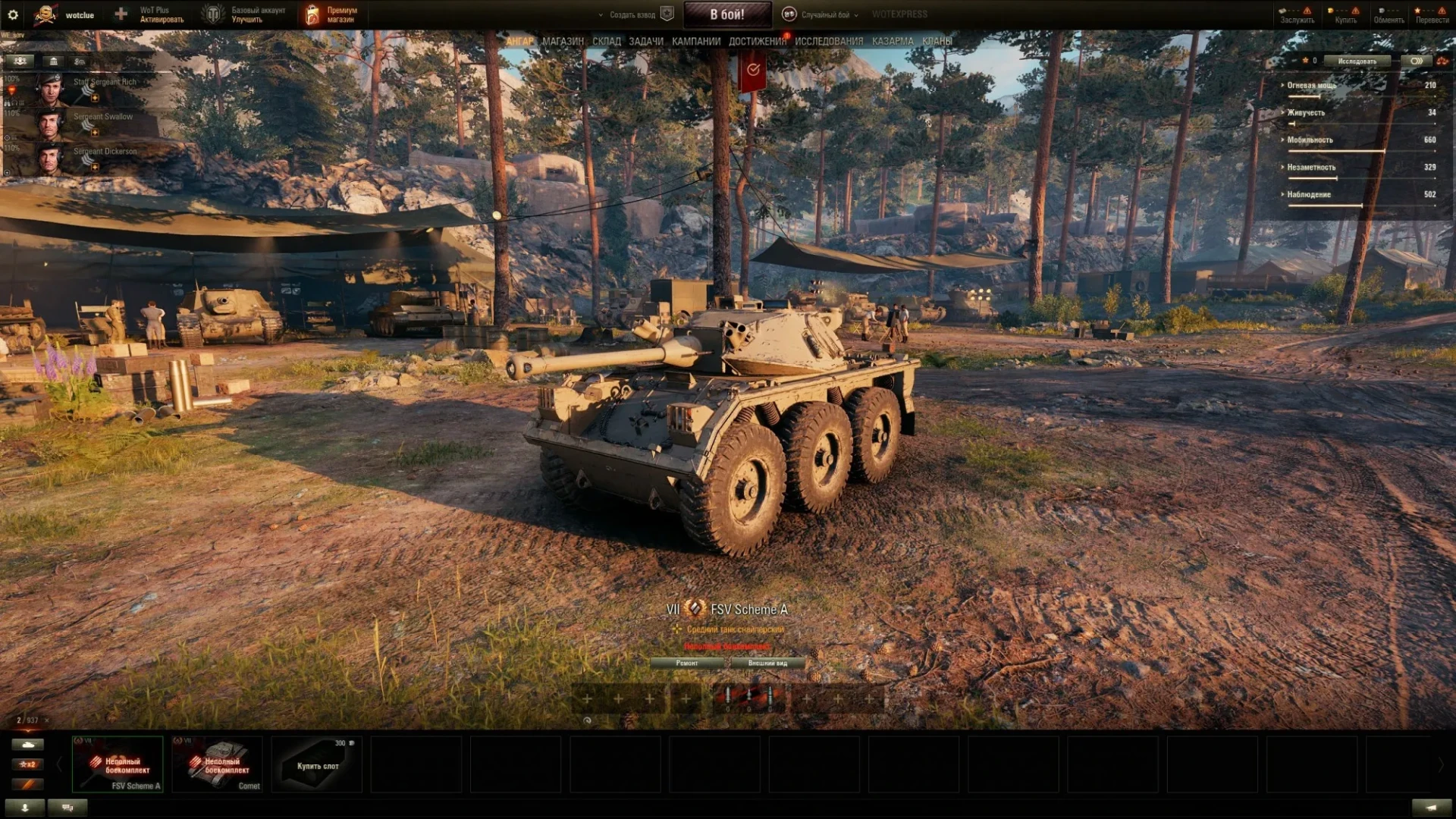Open the Премиум магазин shop
1456x819 pixels.
pos(331,14)
